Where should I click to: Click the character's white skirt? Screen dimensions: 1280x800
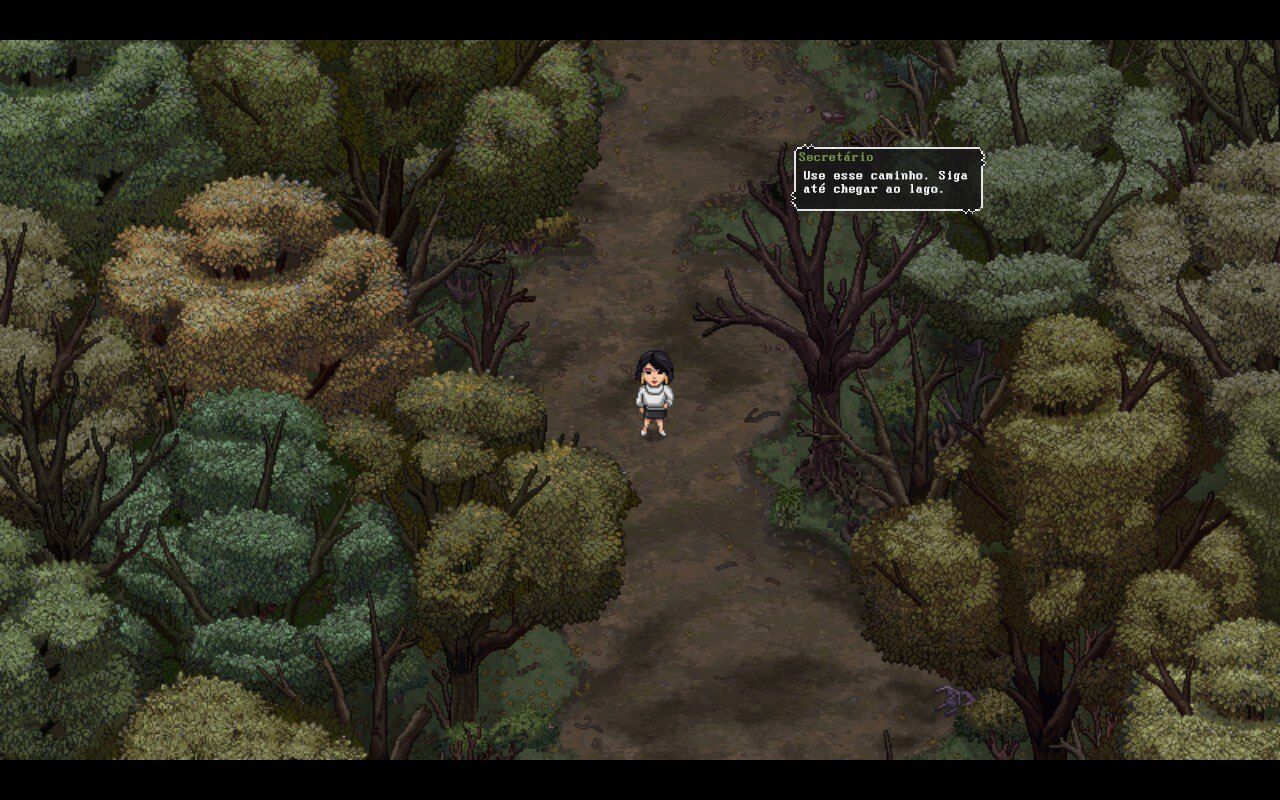pyautogui.click(x=655, y=413)
